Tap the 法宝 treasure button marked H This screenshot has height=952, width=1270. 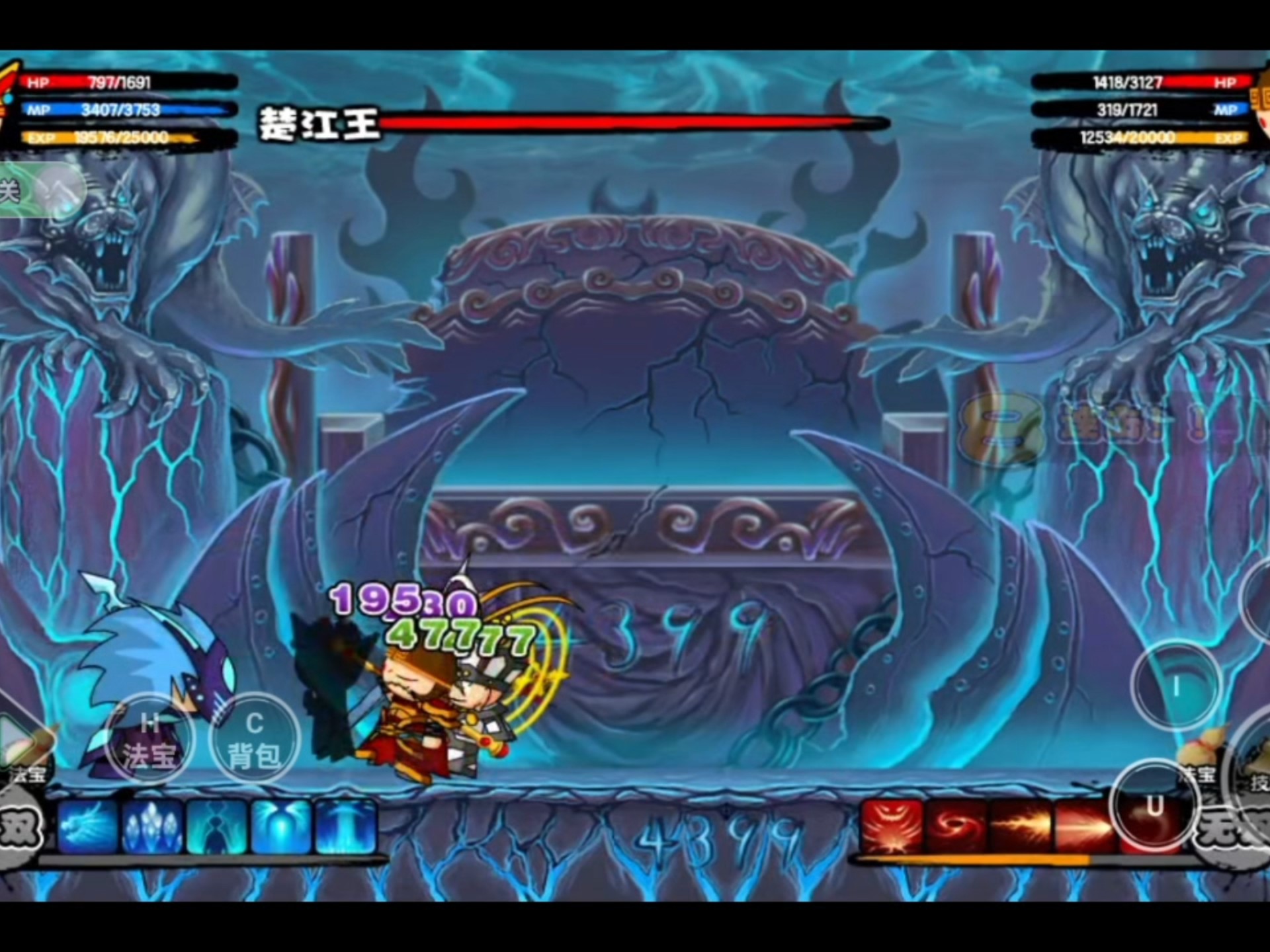tap(149, 740)
